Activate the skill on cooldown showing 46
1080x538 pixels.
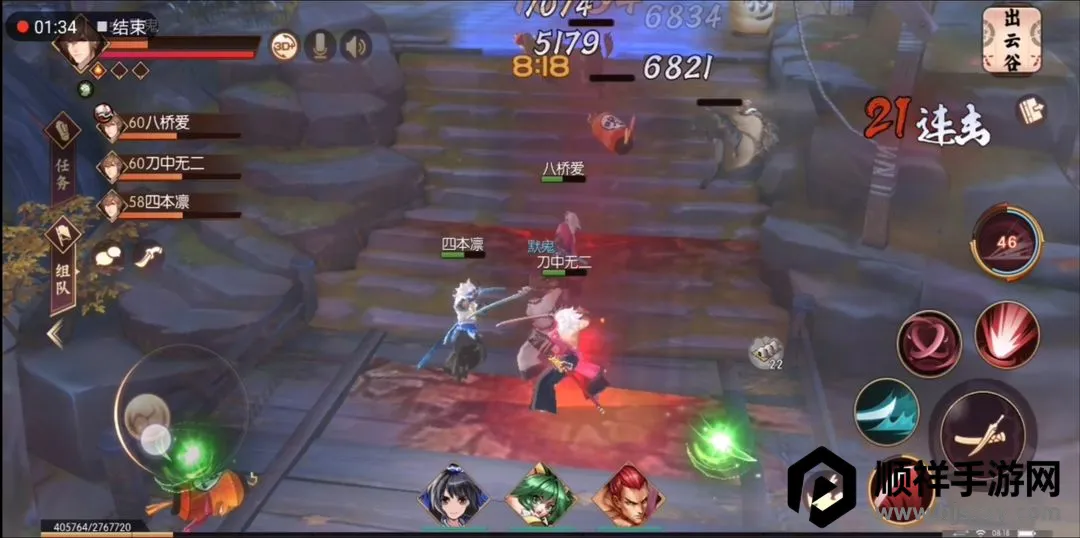pyautogui.click(x=1005, y=243)
